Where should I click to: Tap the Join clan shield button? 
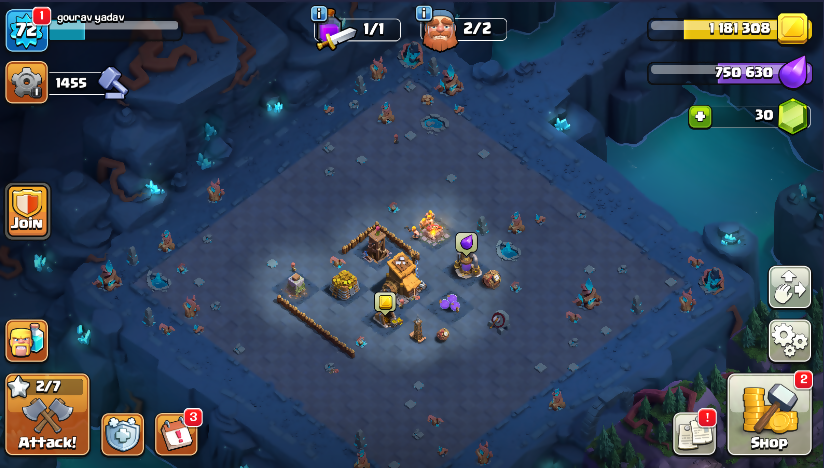pyautogui.click(x=27, y=211)
